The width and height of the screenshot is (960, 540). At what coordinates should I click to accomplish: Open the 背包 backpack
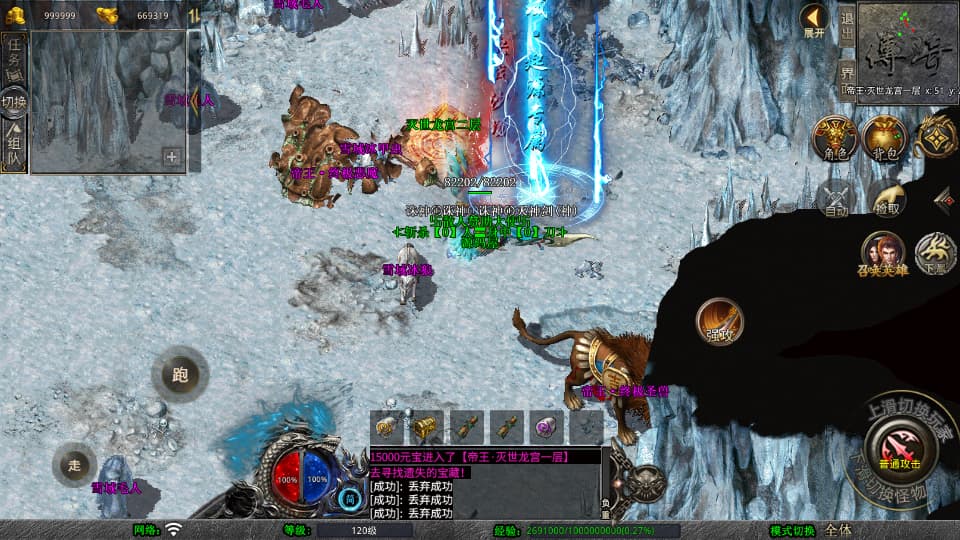tap(884, 137)
